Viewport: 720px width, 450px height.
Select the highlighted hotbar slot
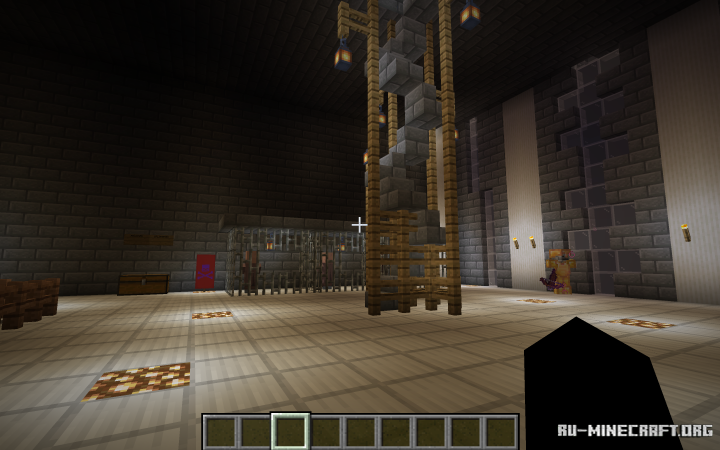click(x=290, y=431)
